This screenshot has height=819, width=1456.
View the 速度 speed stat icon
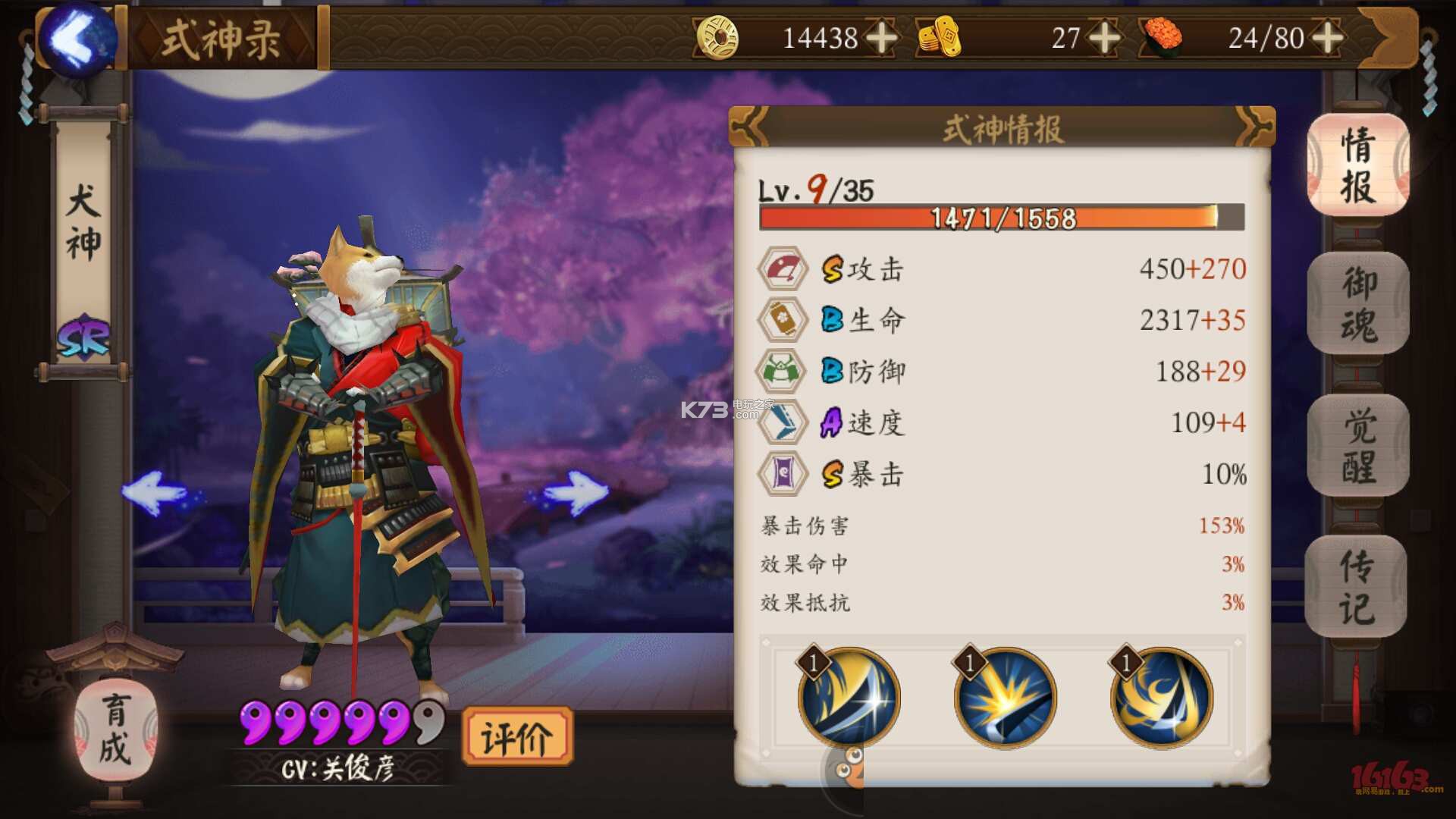point(783,422)
